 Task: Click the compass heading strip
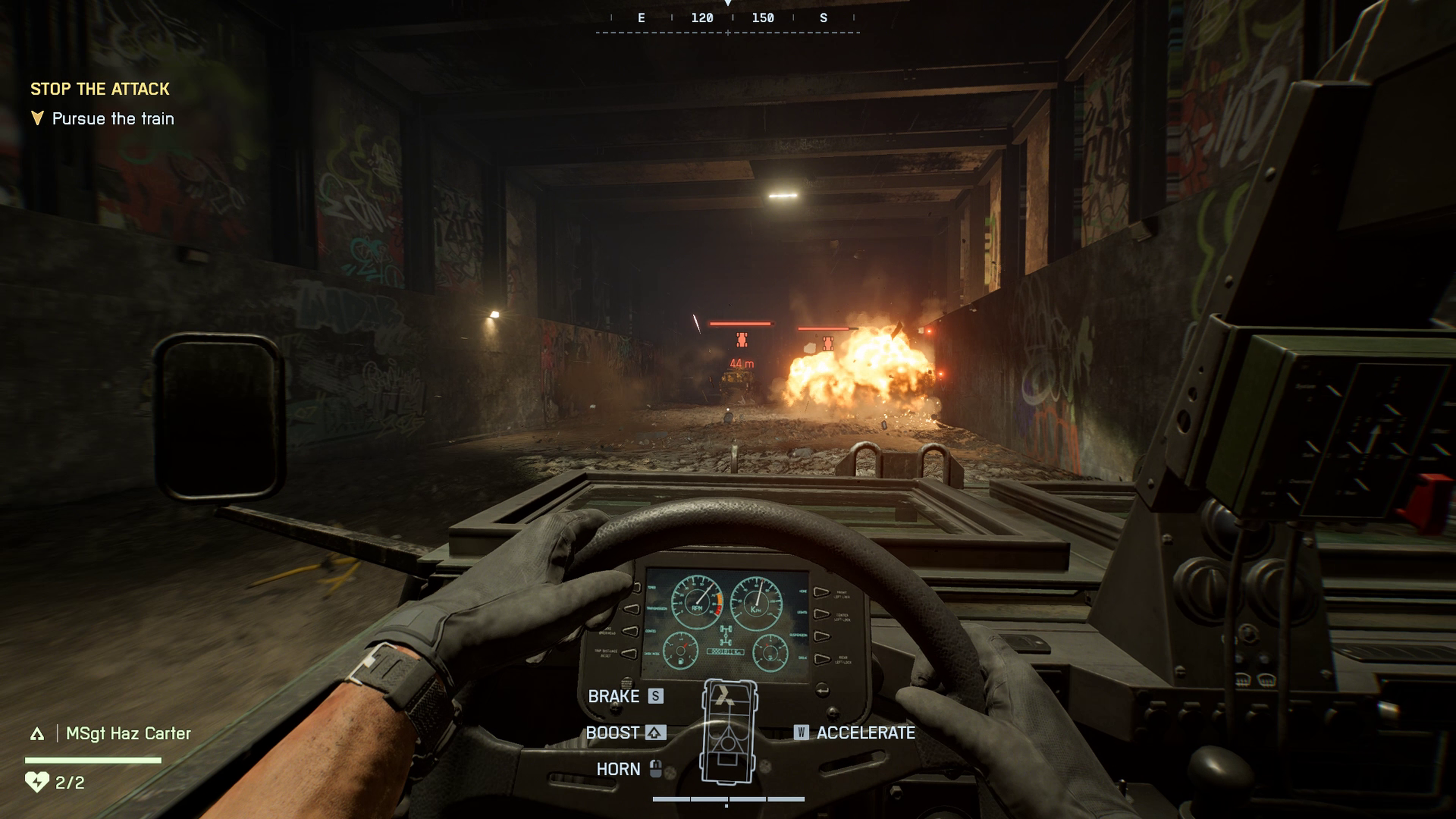728,19
